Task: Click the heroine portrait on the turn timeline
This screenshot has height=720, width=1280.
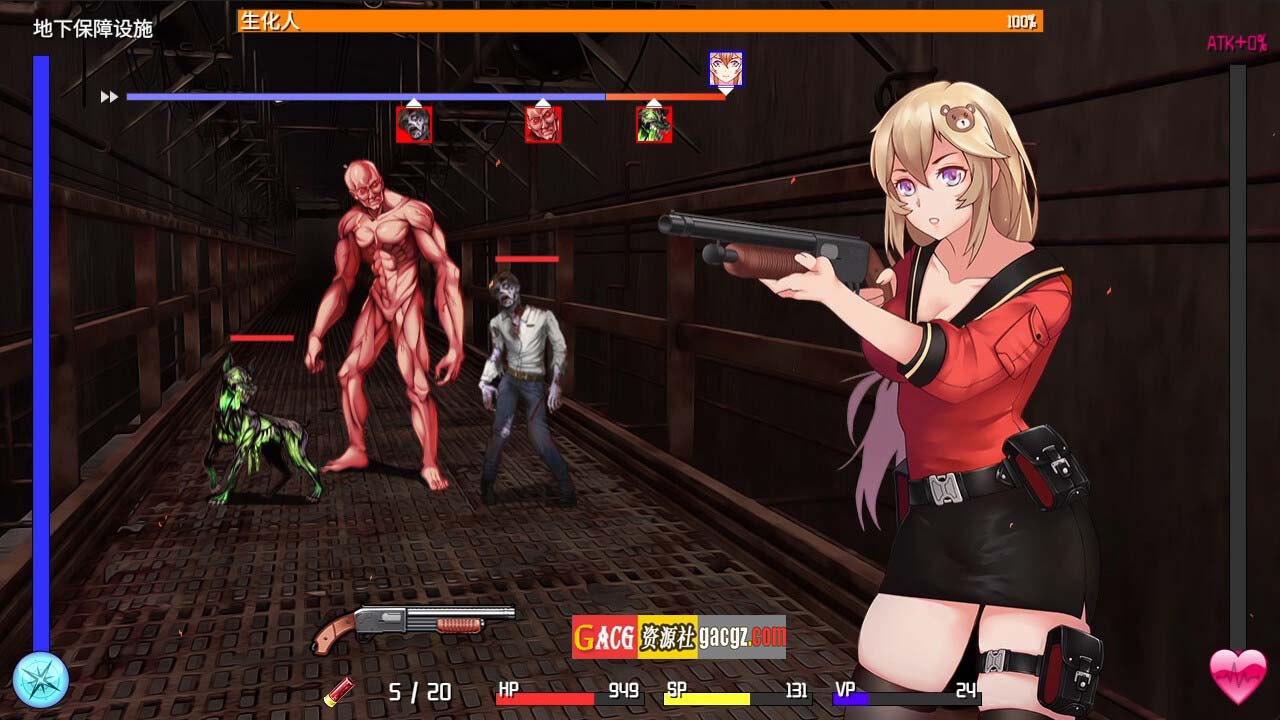Action: click(725, 69)
